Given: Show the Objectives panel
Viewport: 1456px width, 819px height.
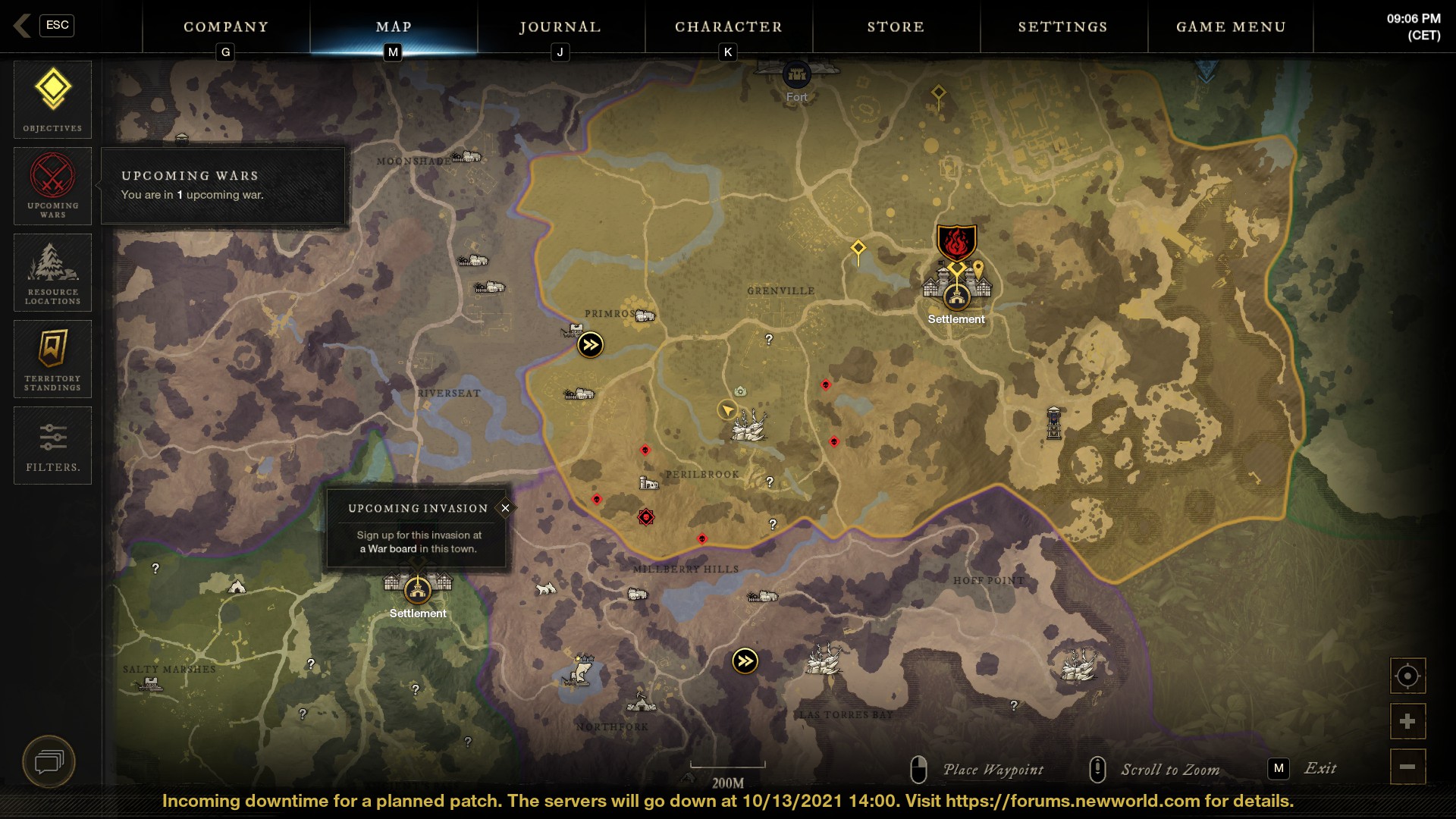Looking at the screenshot, I should (52, 99).
